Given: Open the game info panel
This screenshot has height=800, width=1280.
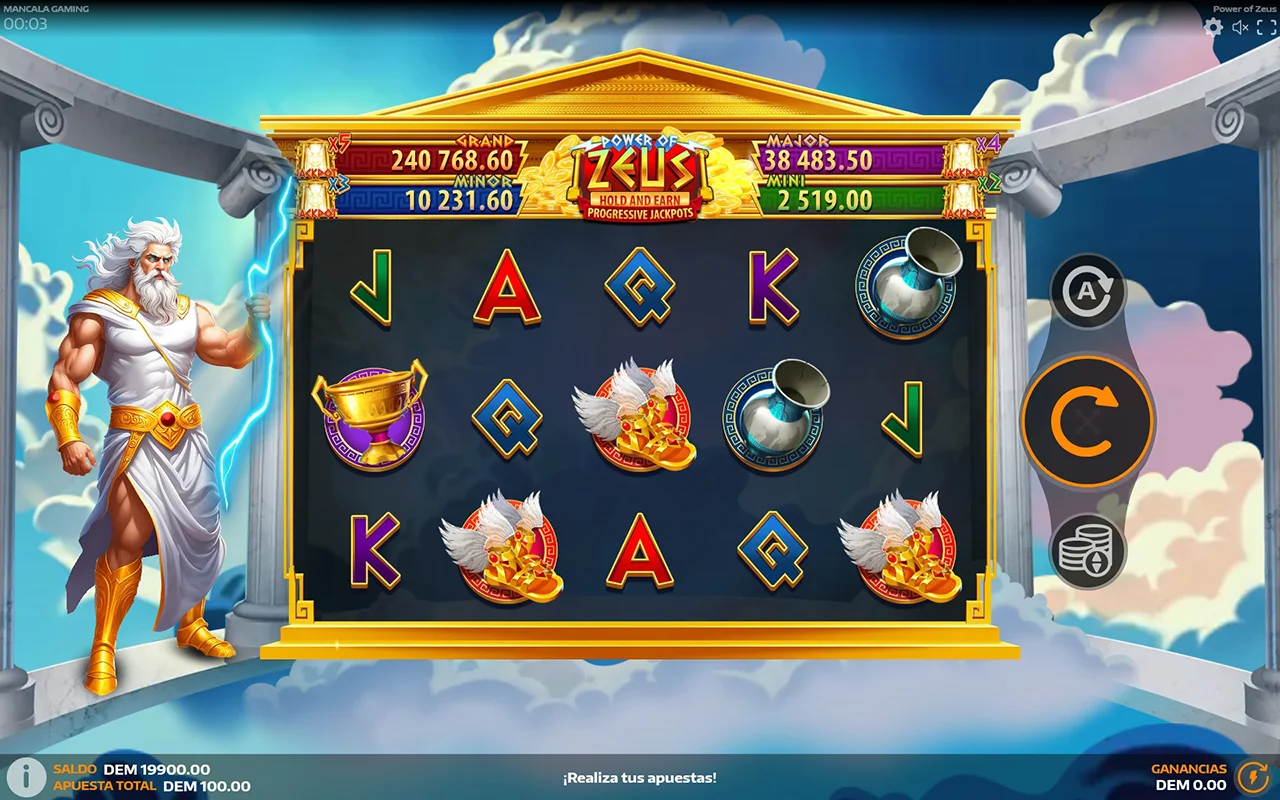Looking at the screenshot, I should pos(26,777).
